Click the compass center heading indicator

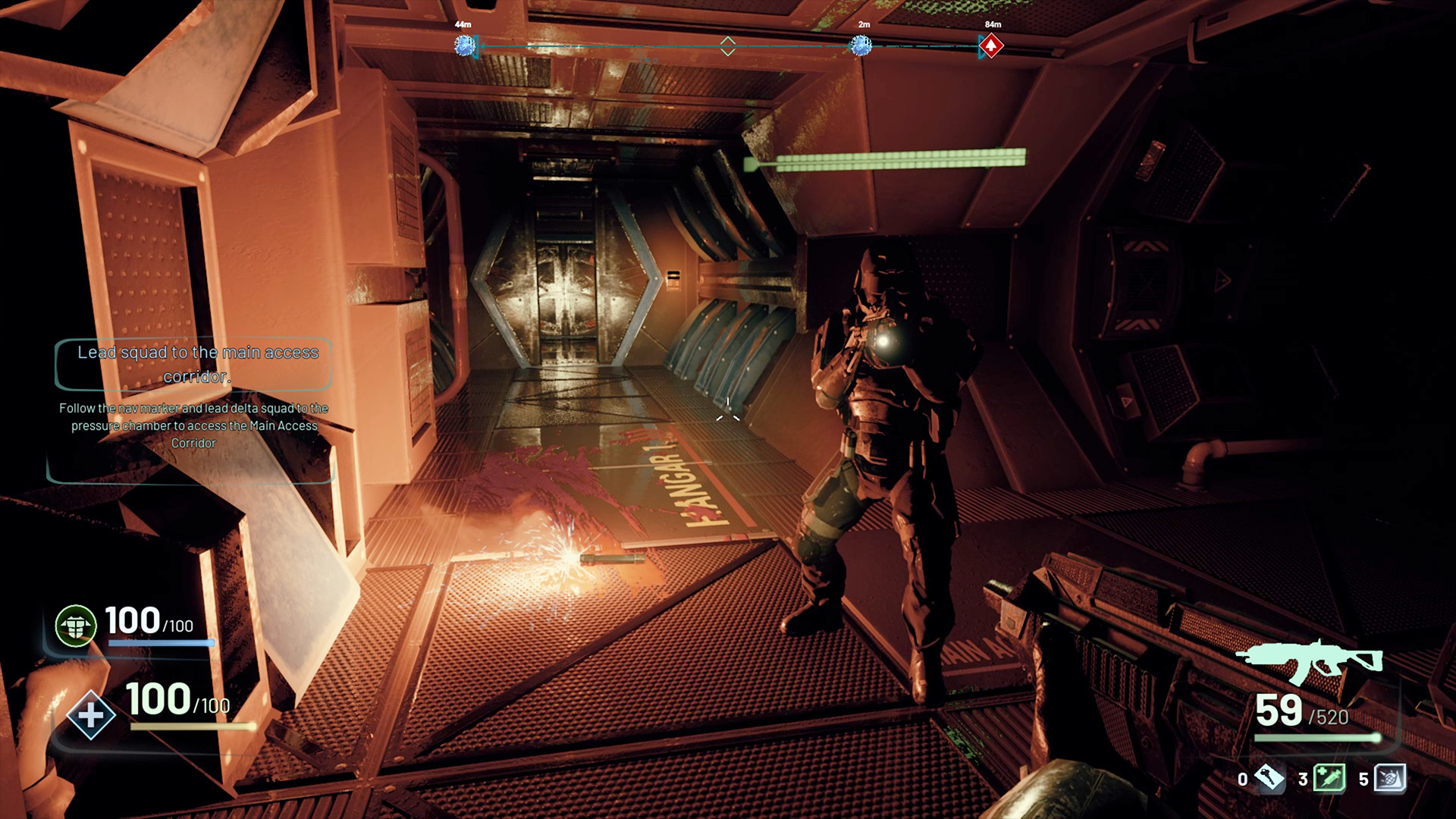click(x=728, y=46)
